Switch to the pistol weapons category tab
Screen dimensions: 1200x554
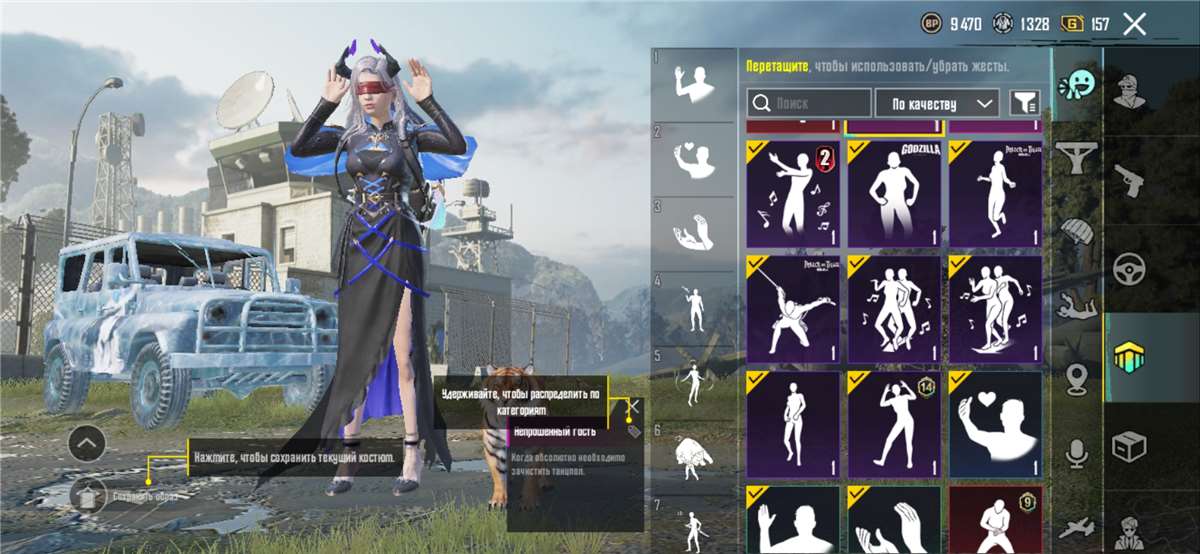[1130, 181]
